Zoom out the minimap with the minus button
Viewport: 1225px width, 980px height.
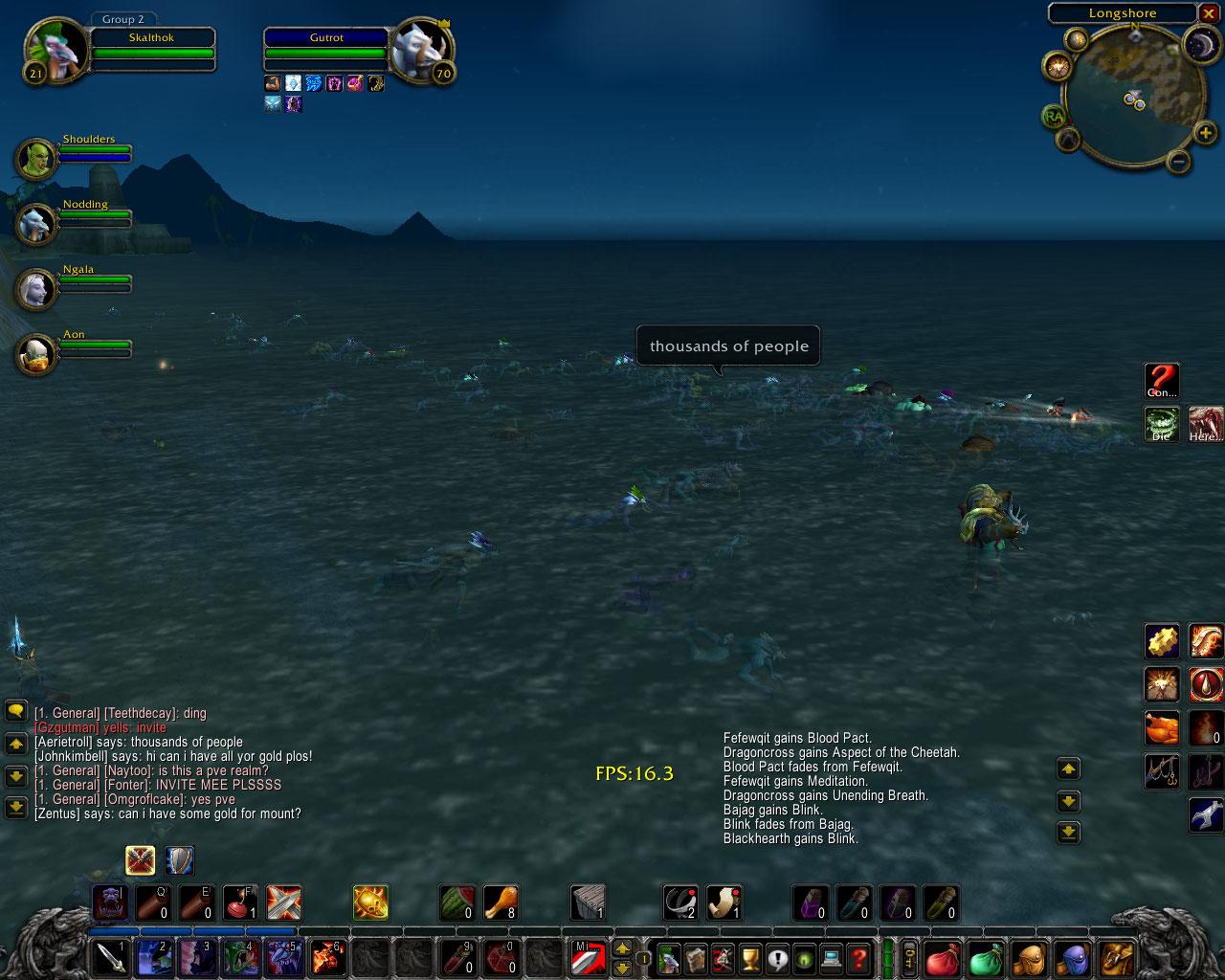[x=1179, y=162]
